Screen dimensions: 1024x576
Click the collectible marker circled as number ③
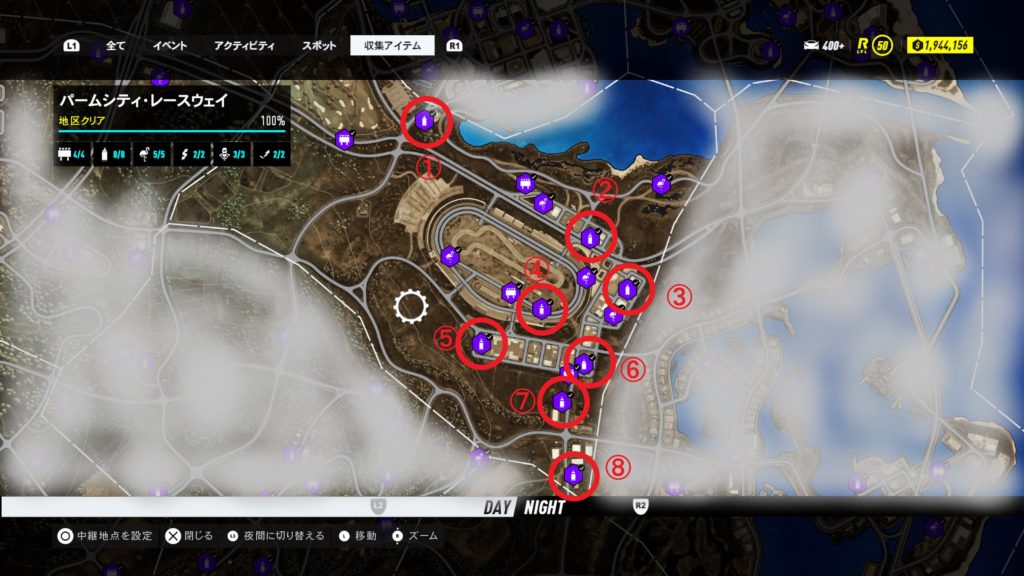pos(627,290)
